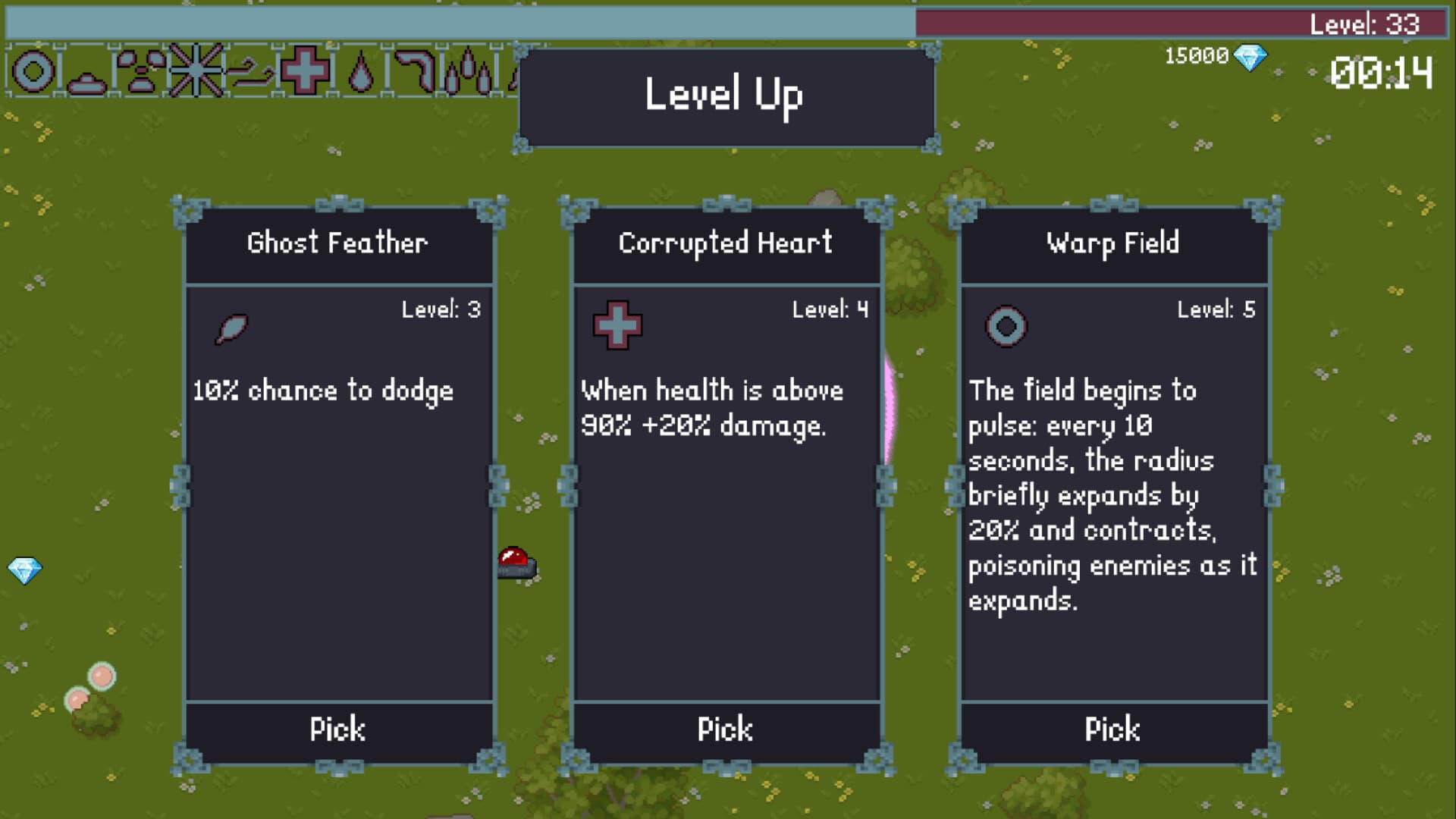Select the wind whip icon in the item bar

(250, 72)
